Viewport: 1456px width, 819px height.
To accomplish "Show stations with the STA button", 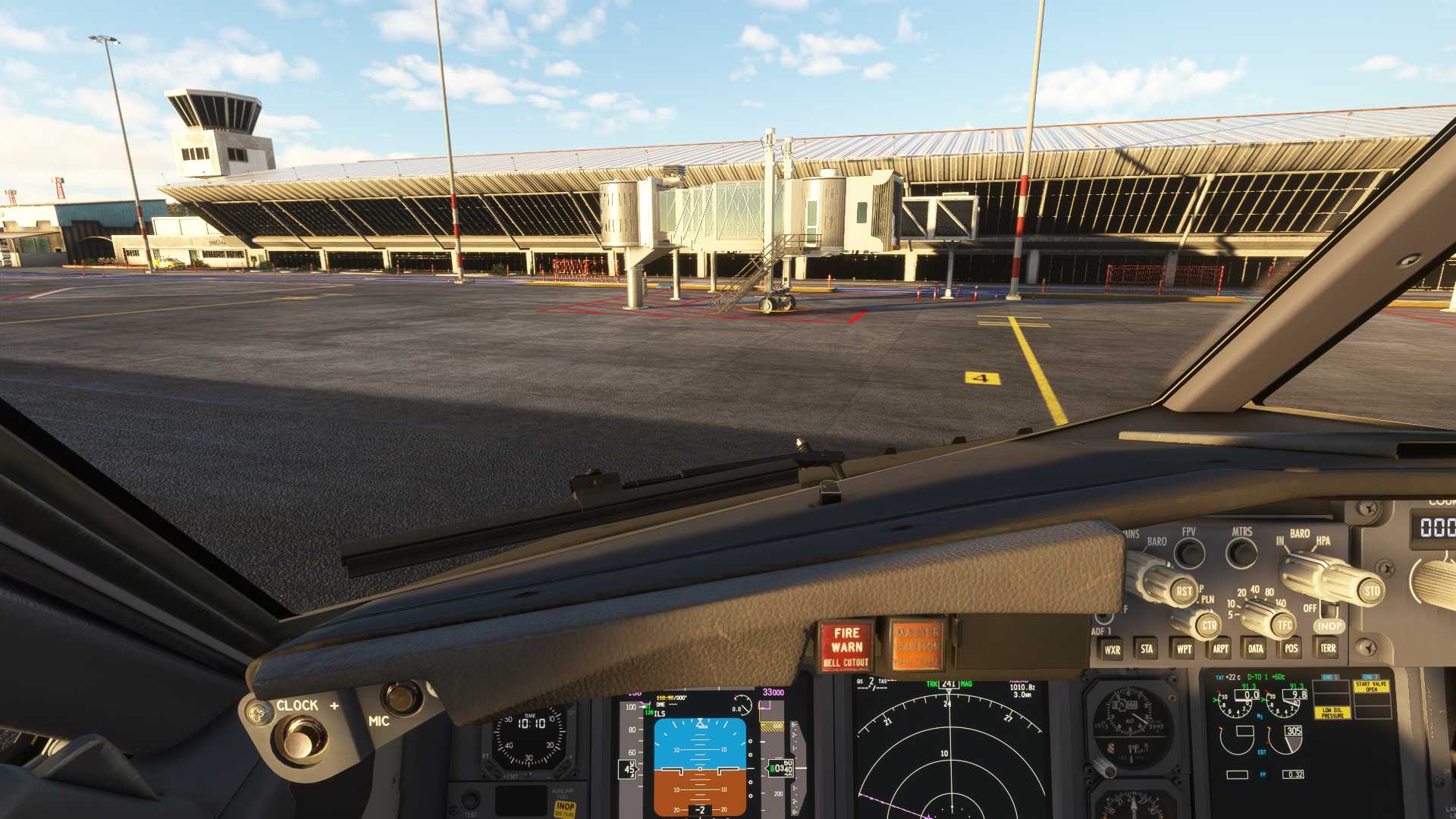I will point(1147,648).
